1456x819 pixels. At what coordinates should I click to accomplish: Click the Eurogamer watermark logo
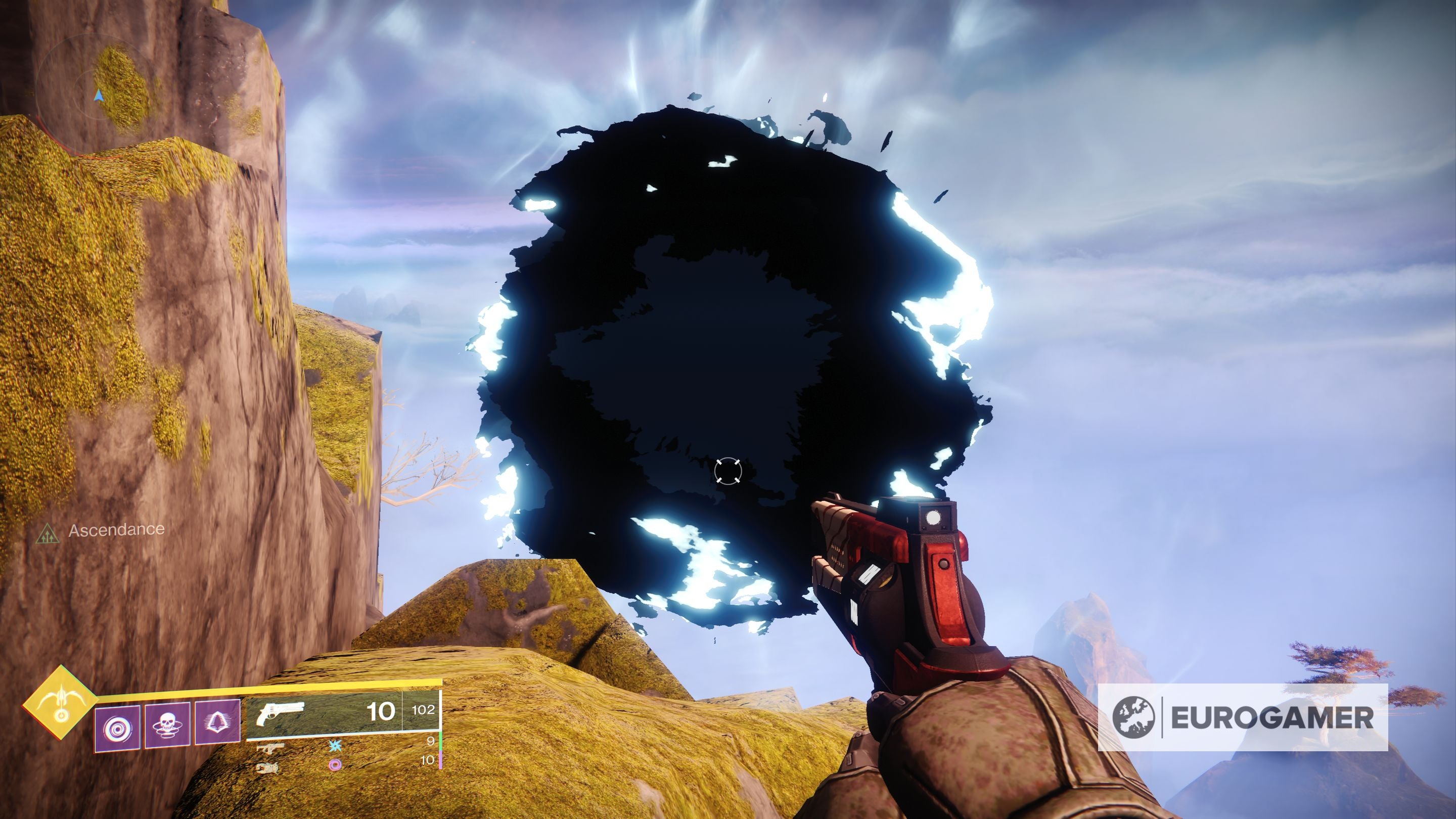(1242, 718)
